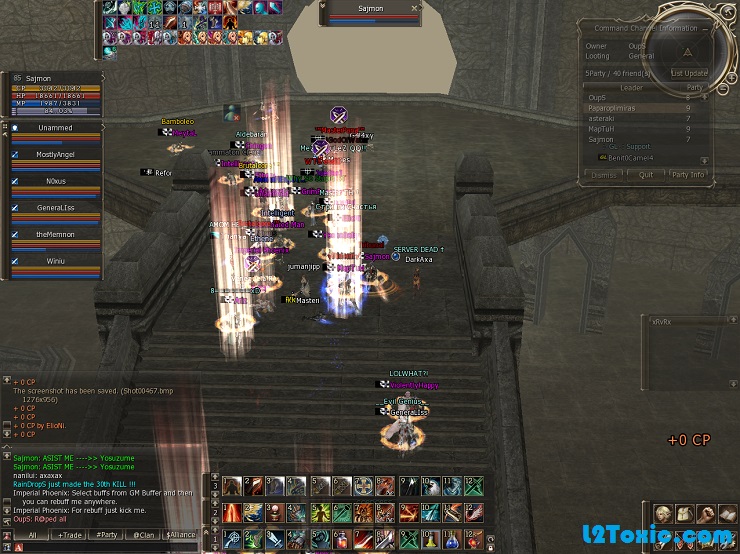Select party member GeneralLiss in party list
Screen dimensions: 740x554
tap(55, 207)
